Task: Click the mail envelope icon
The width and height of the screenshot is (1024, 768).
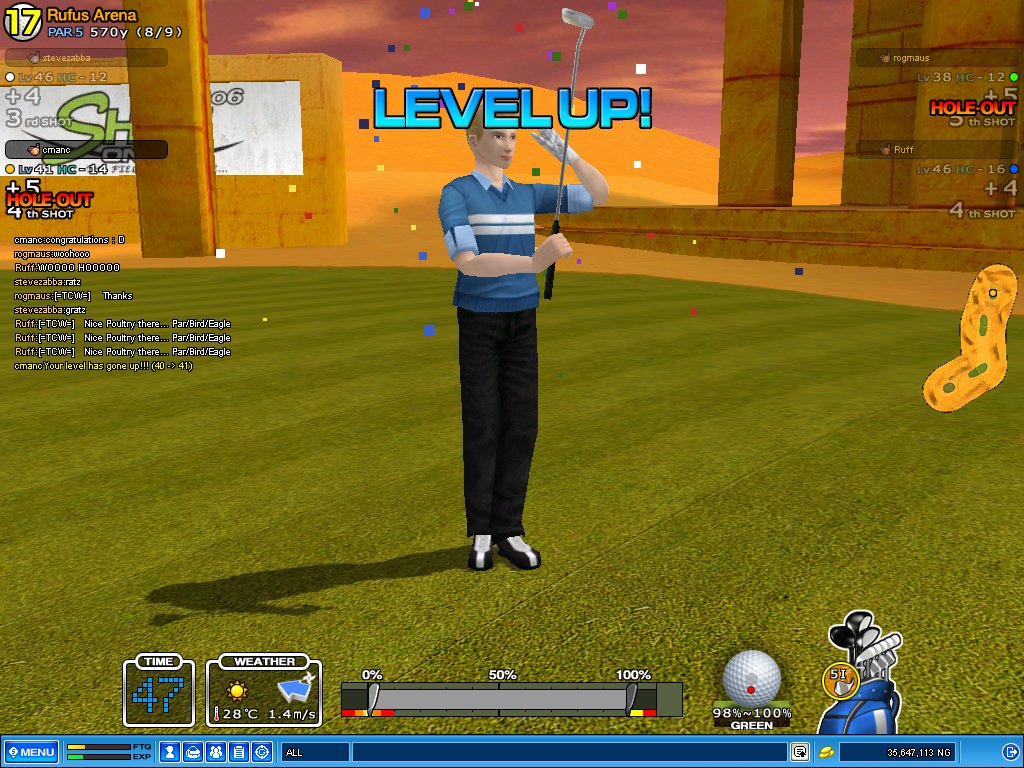Action: [194, 752]
